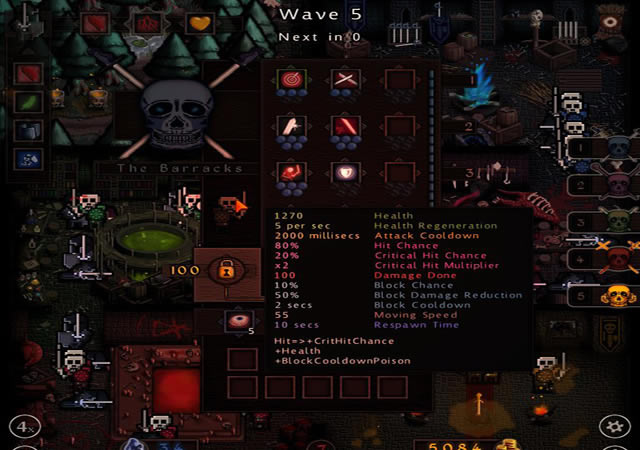Select the blue dice icon in sidebar
This screenshot has width=640, height=450.
tap(28, 158)
